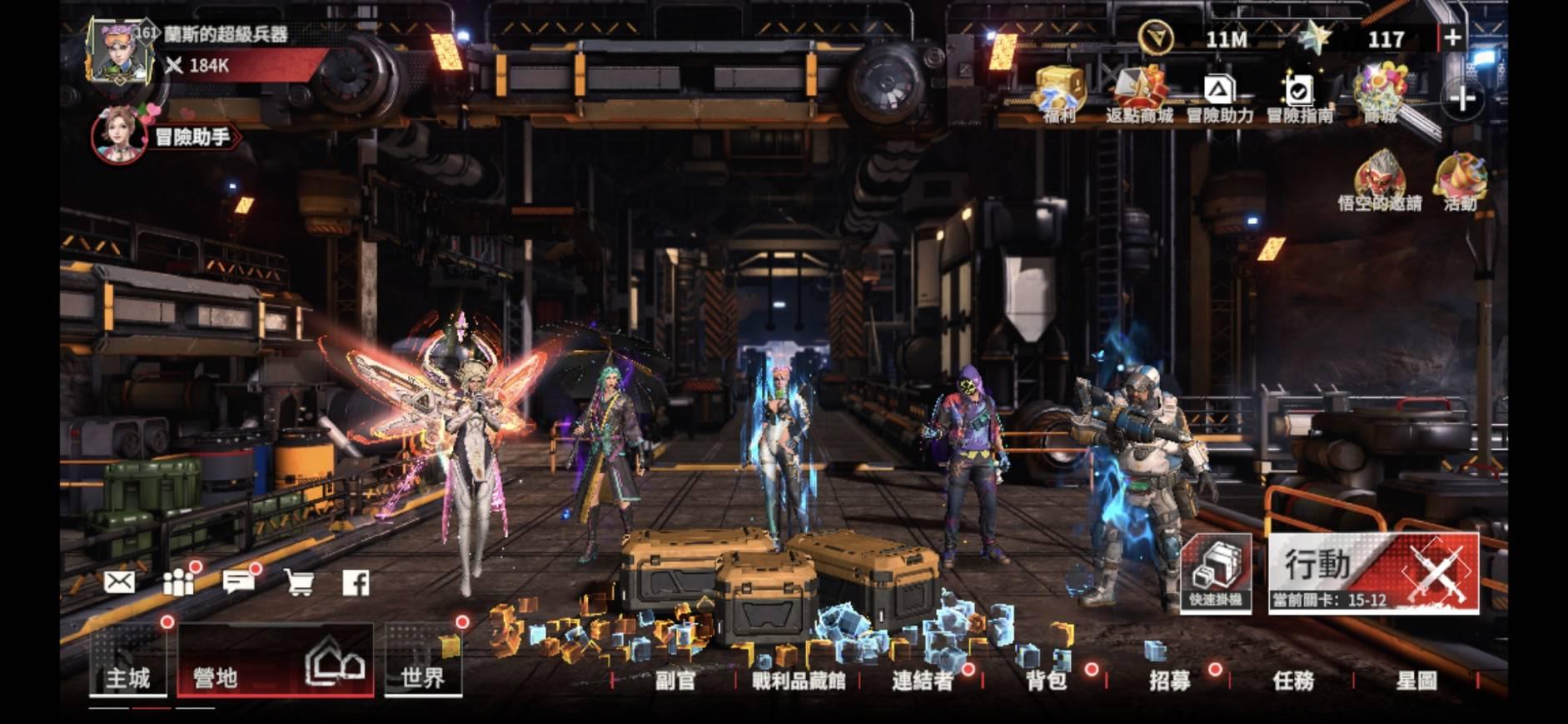Open the 任務 missions menu
1568x724 pixels.
(1293, 681)
